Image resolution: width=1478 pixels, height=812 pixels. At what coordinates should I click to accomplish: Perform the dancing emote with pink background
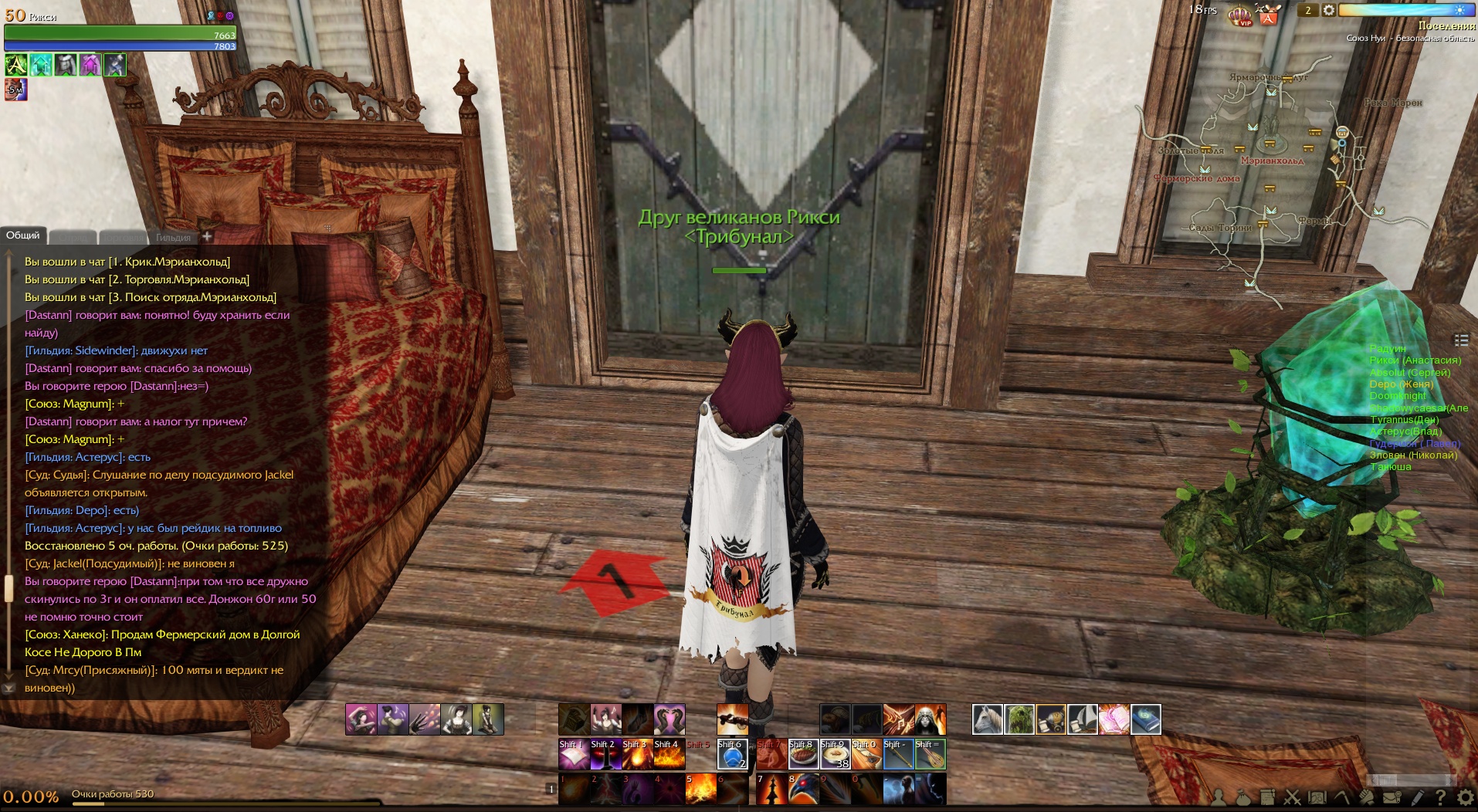tap(361, 719)
